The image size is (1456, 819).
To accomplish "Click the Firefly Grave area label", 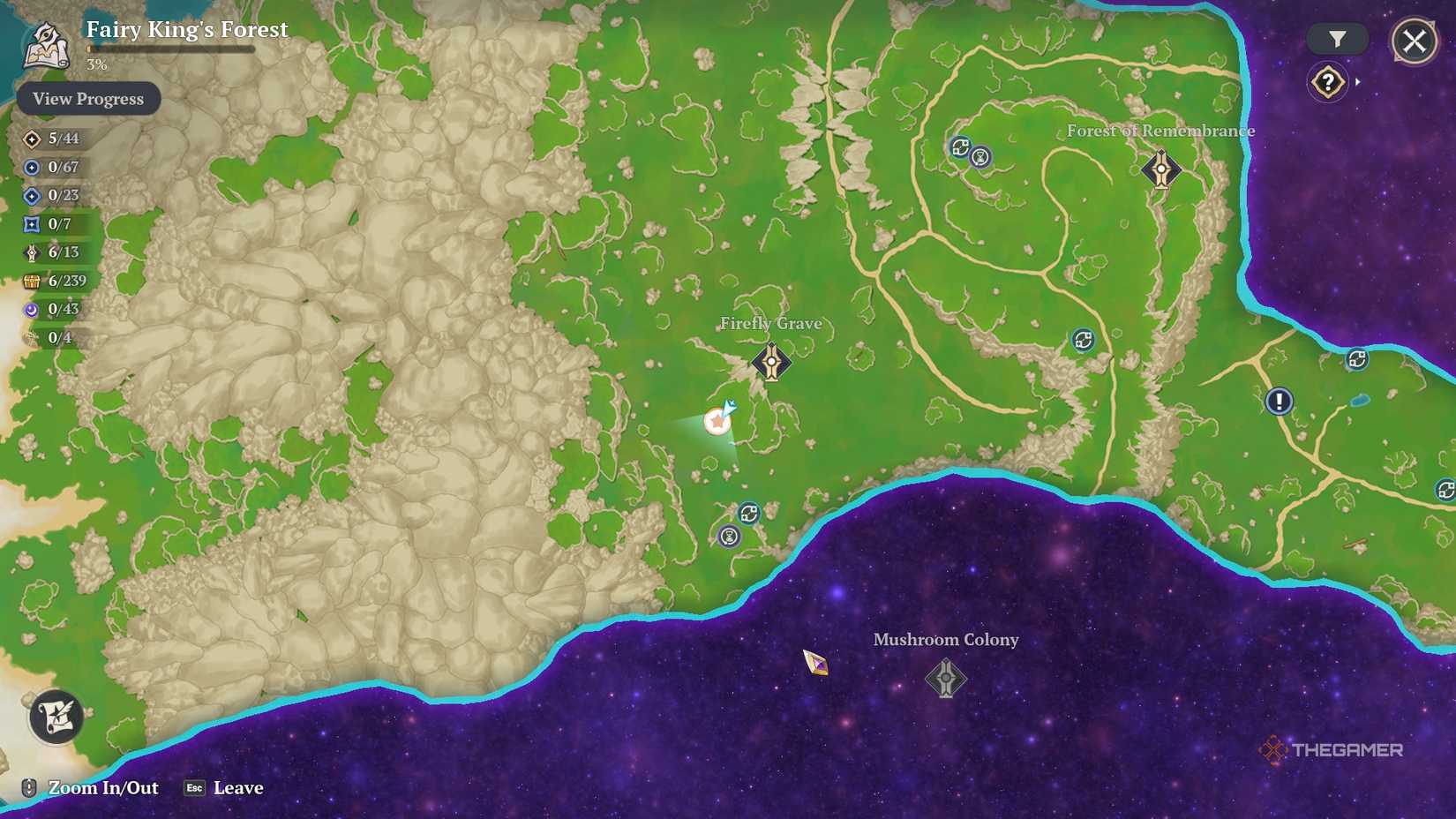I will pyautogui.click(x=771, y=323).
